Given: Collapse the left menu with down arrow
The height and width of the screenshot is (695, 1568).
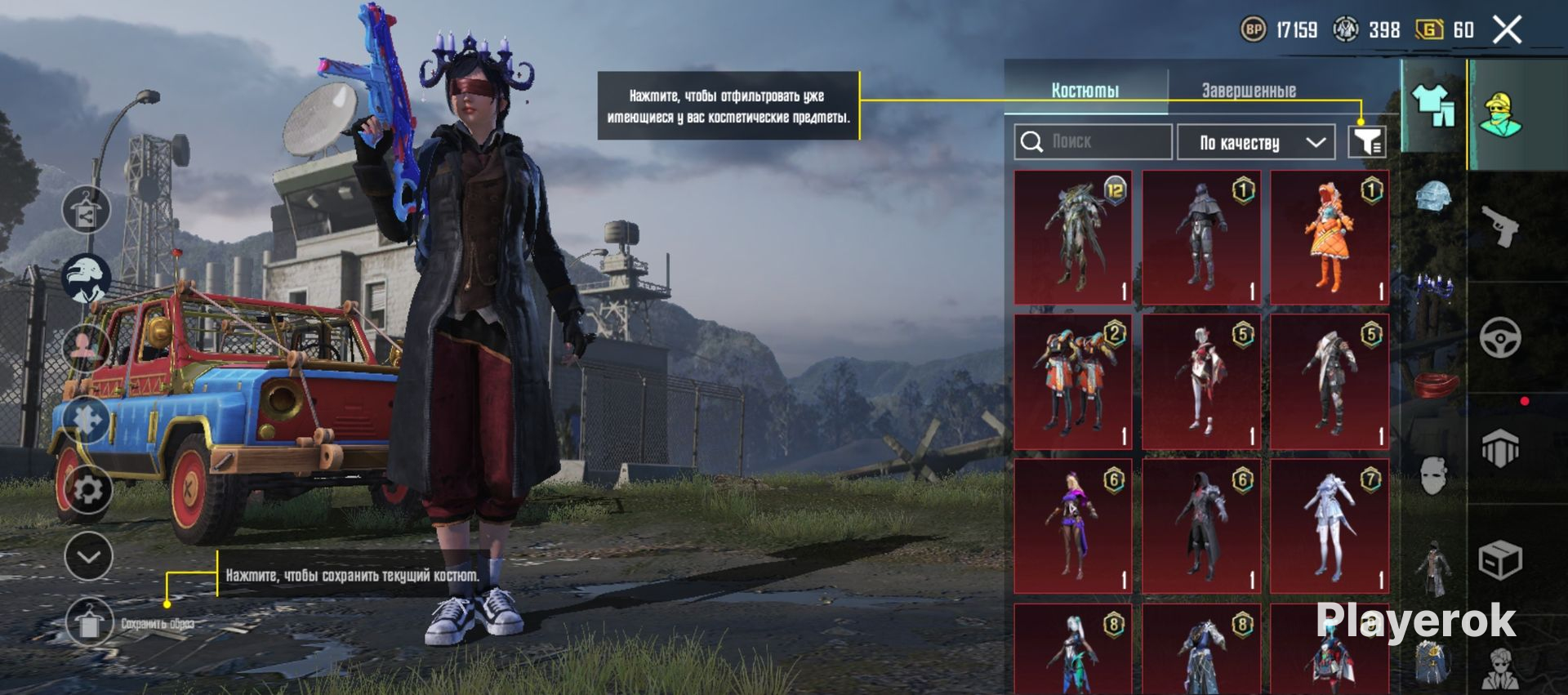Looking at the screenshot, I should [88, 557].
